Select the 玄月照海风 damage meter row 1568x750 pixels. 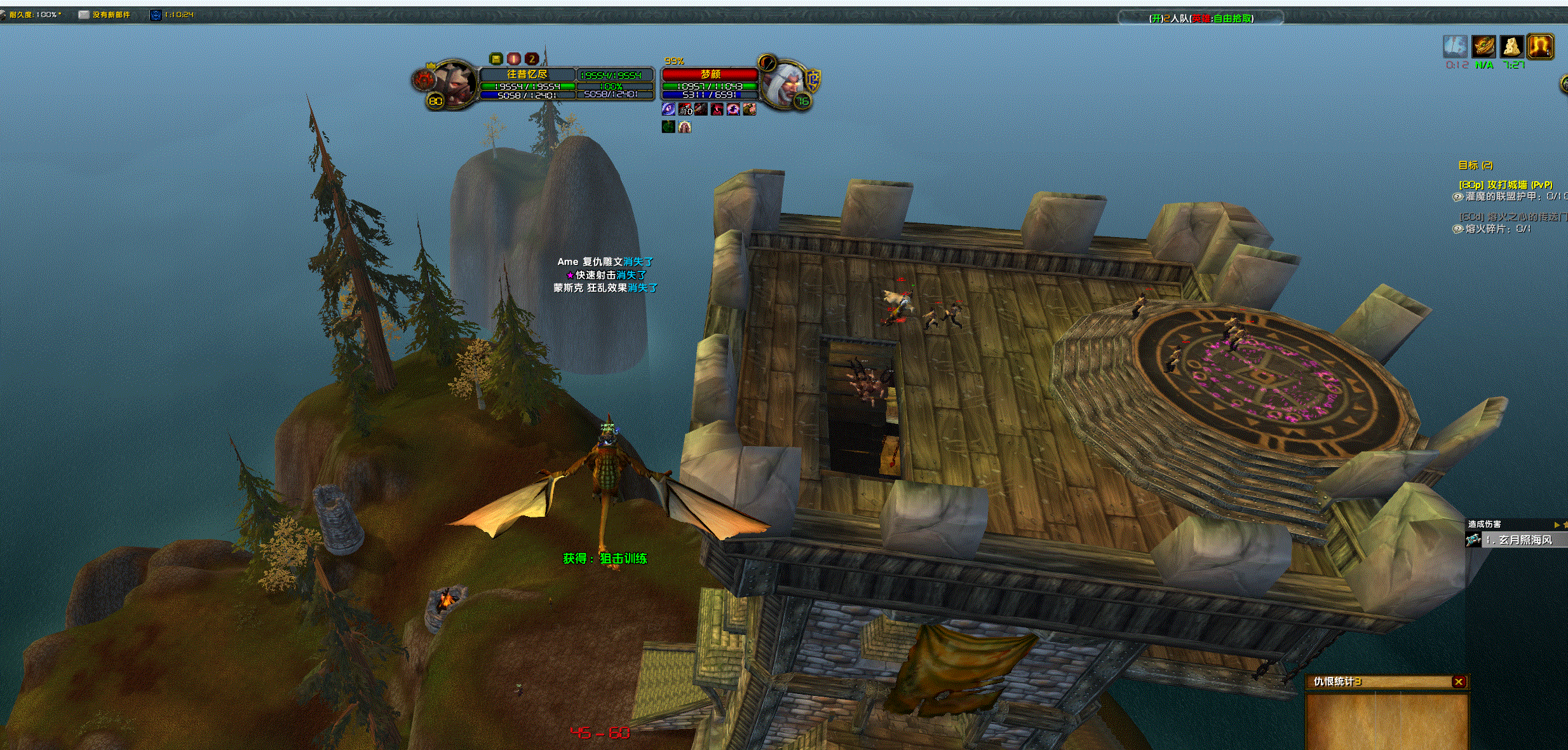pyautogui.click(x=1518, y=540)
